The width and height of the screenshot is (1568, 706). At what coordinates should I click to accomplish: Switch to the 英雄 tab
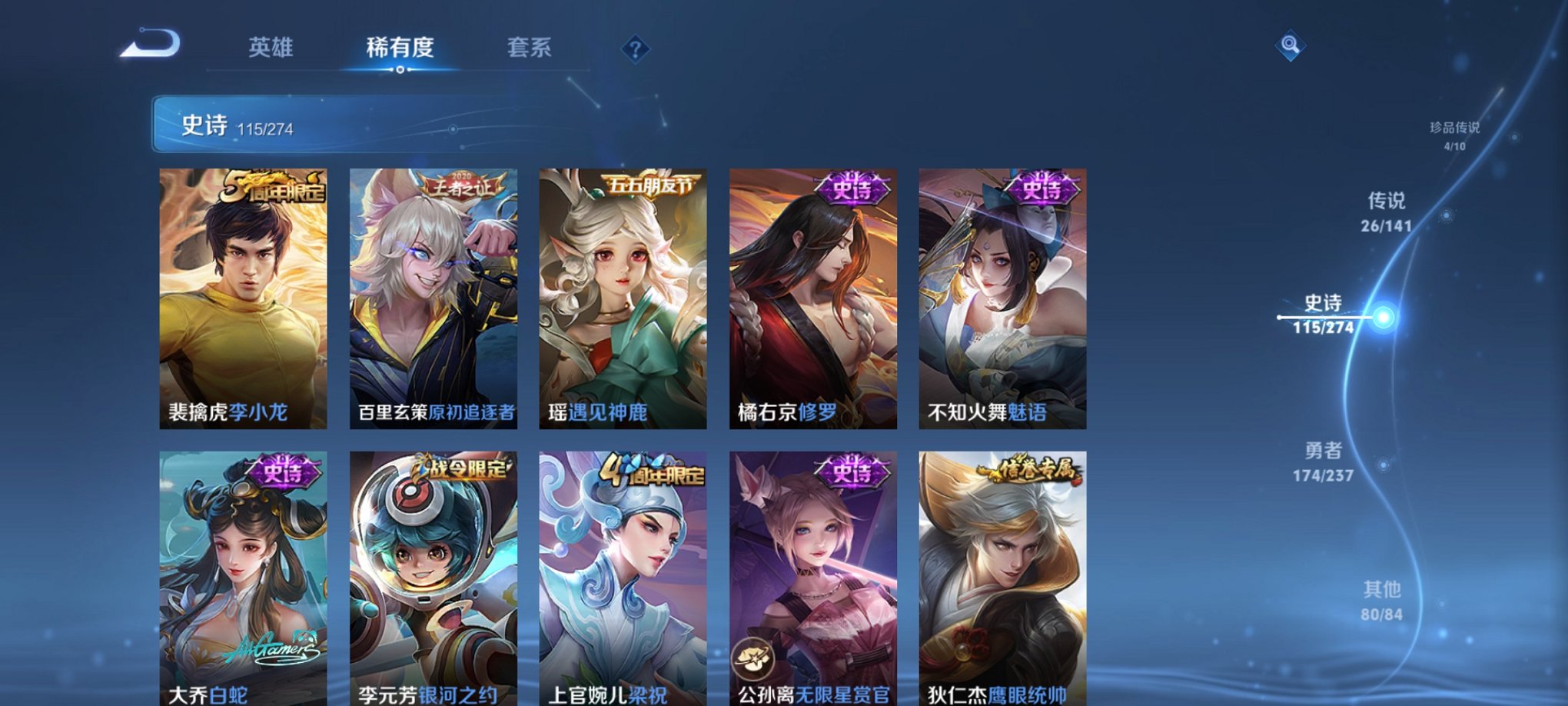click(273, 46)
